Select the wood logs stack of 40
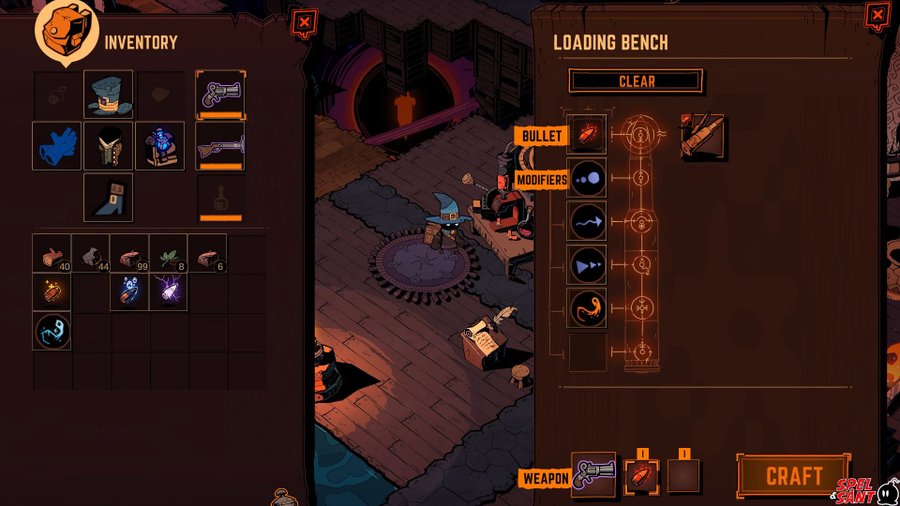The image size is (900, 506). (52, 254)
